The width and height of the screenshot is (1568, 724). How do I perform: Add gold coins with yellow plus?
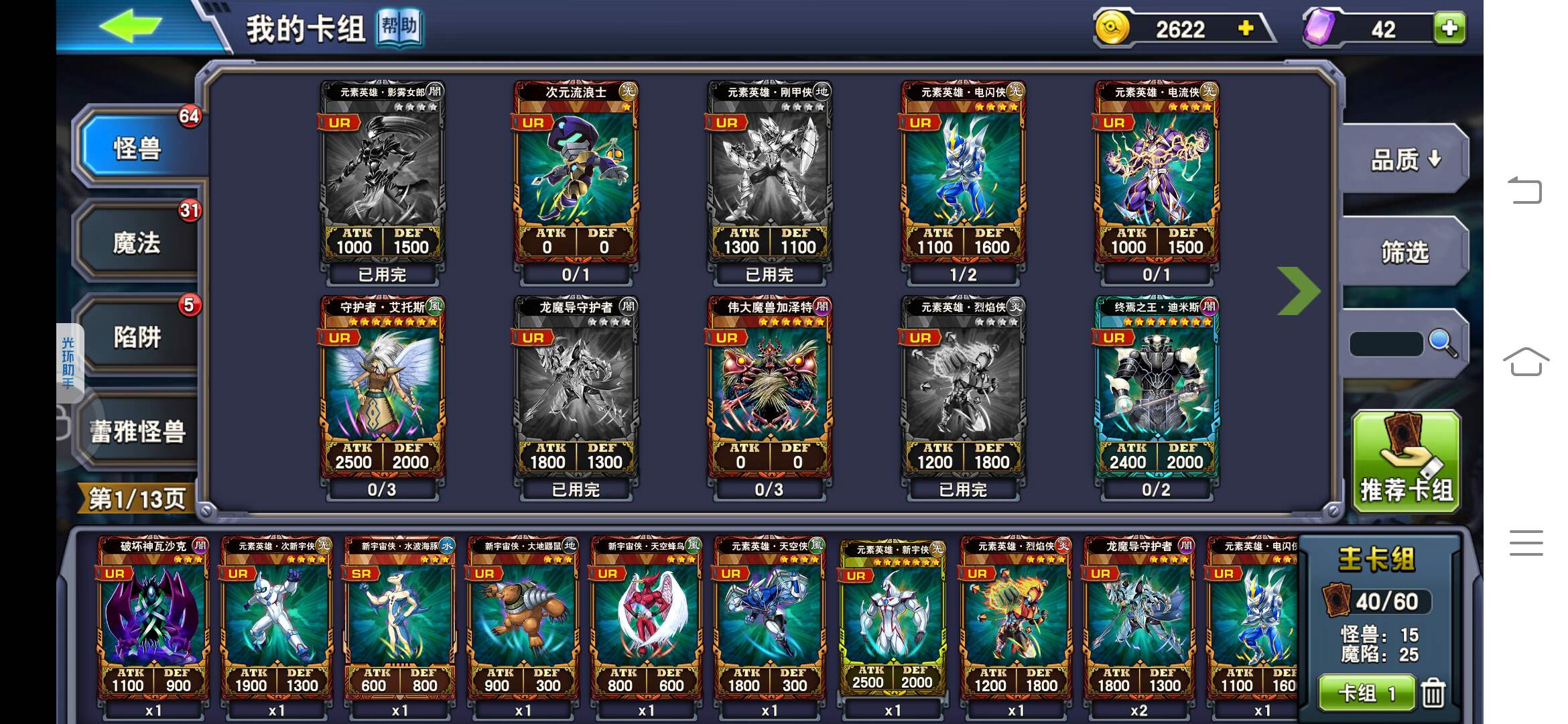tap(1246, 28)
